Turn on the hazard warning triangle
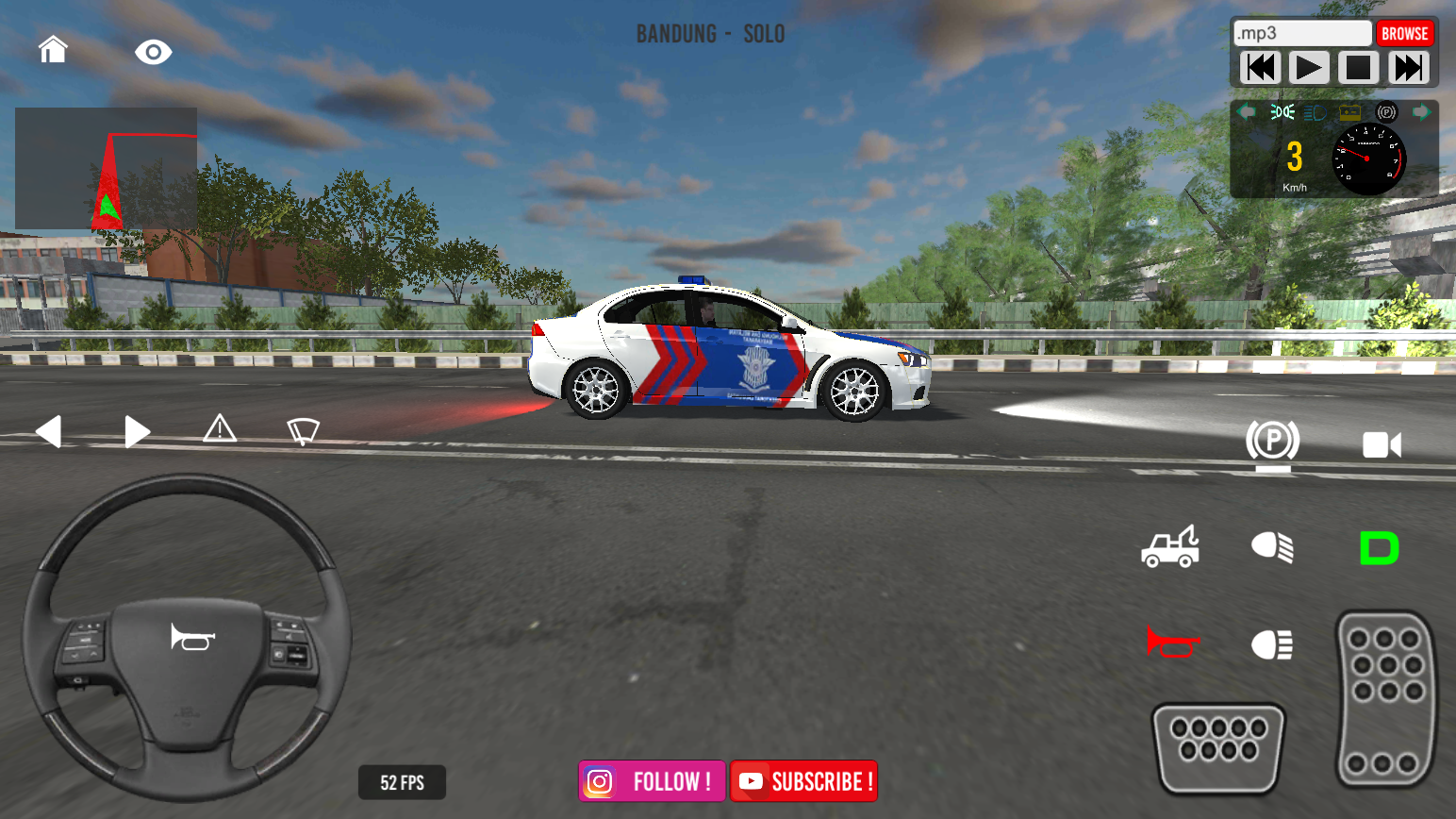Viewport: 1456px width, 819px height. 220,429
